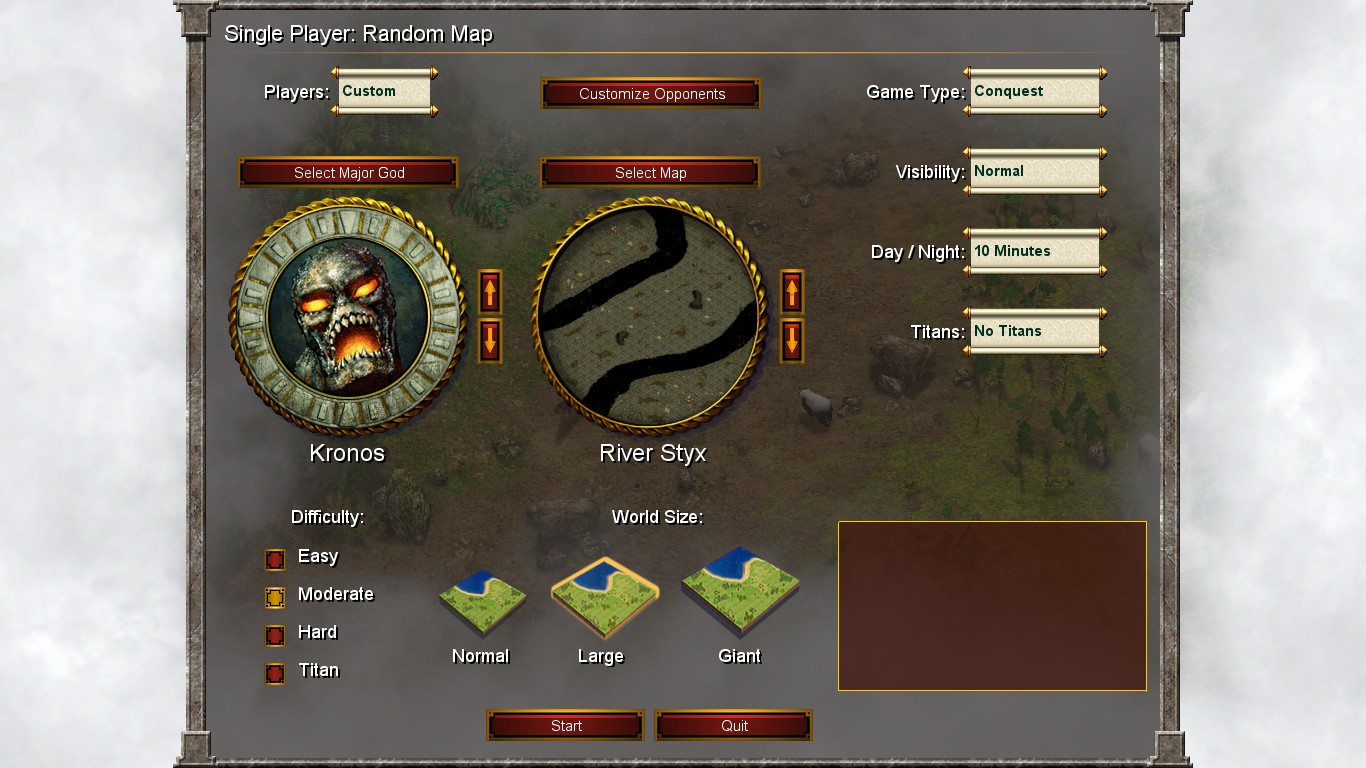
Task: Open the Select Map dialog
Action: click(x=650, y=172)
